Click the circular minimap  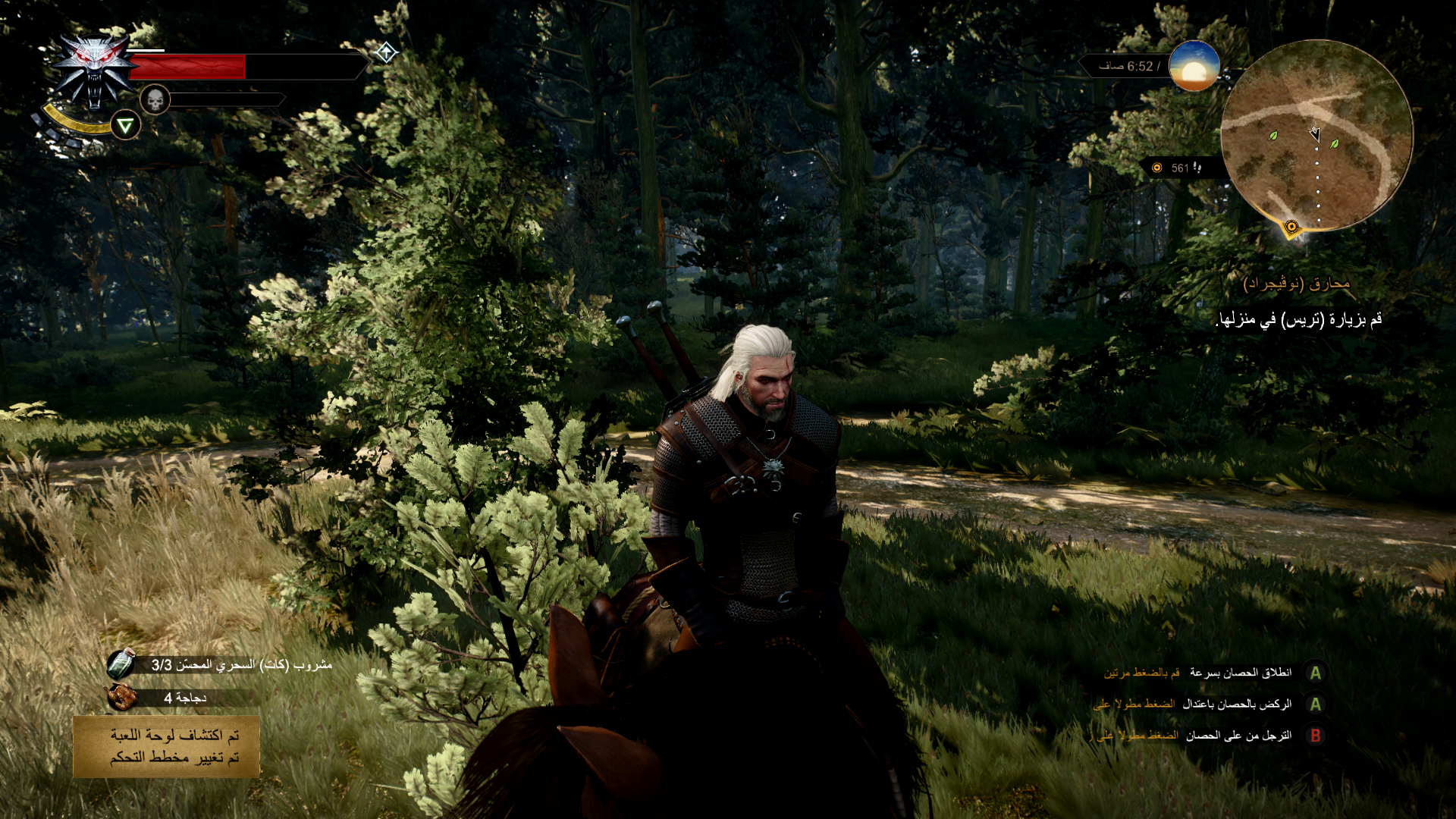[1316, 135]
